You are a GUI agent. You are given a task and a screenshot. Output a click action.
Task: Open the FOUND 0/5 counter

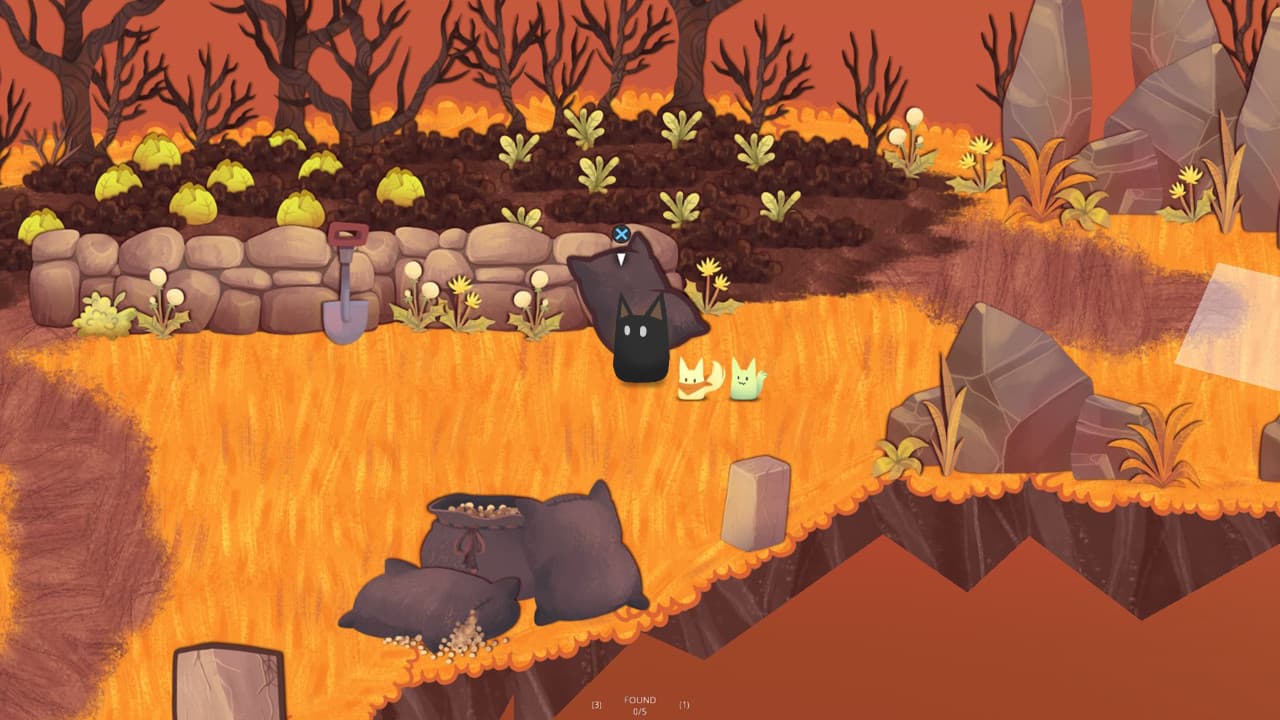640,703
